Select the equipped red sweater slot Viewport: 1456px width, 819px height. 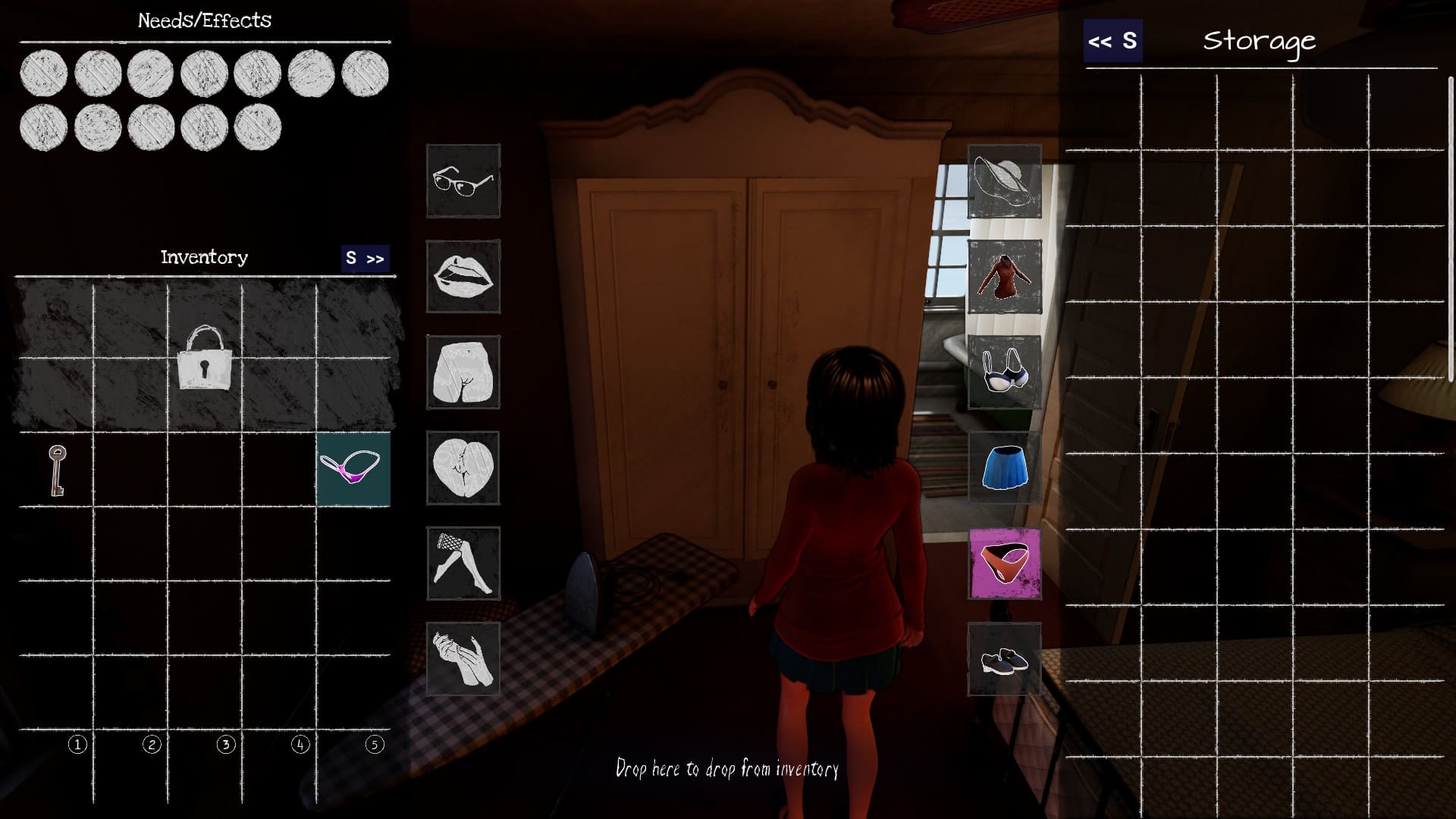1004,277
